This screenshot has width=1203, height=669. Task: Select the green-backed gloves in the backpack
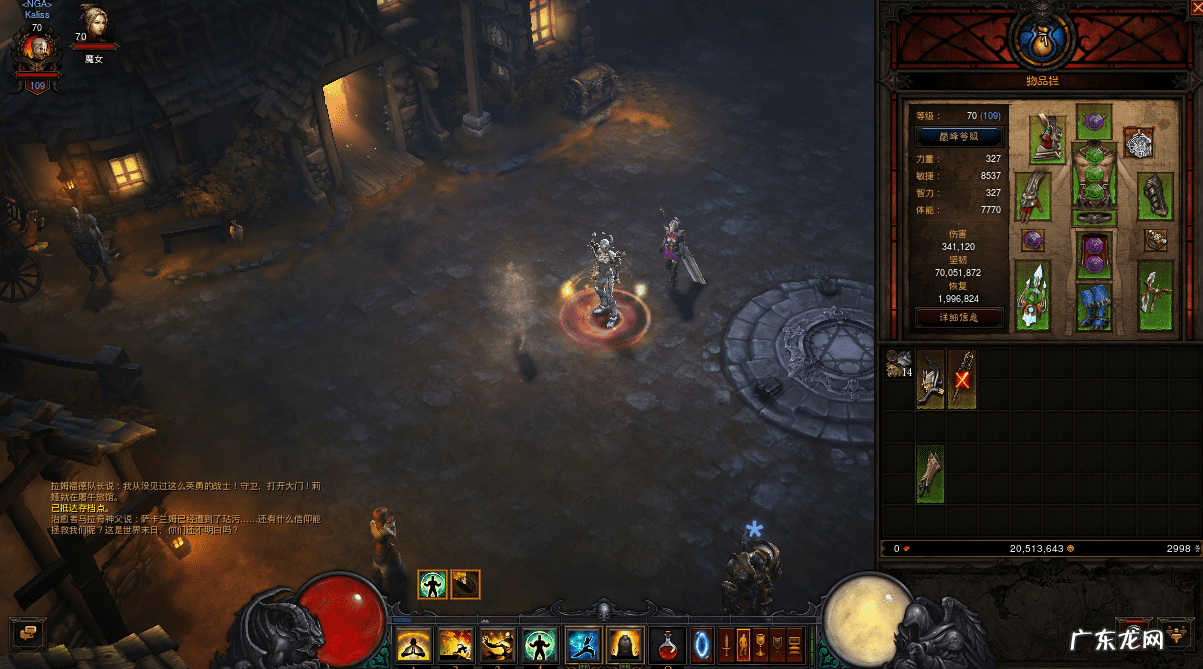[931, 474]
